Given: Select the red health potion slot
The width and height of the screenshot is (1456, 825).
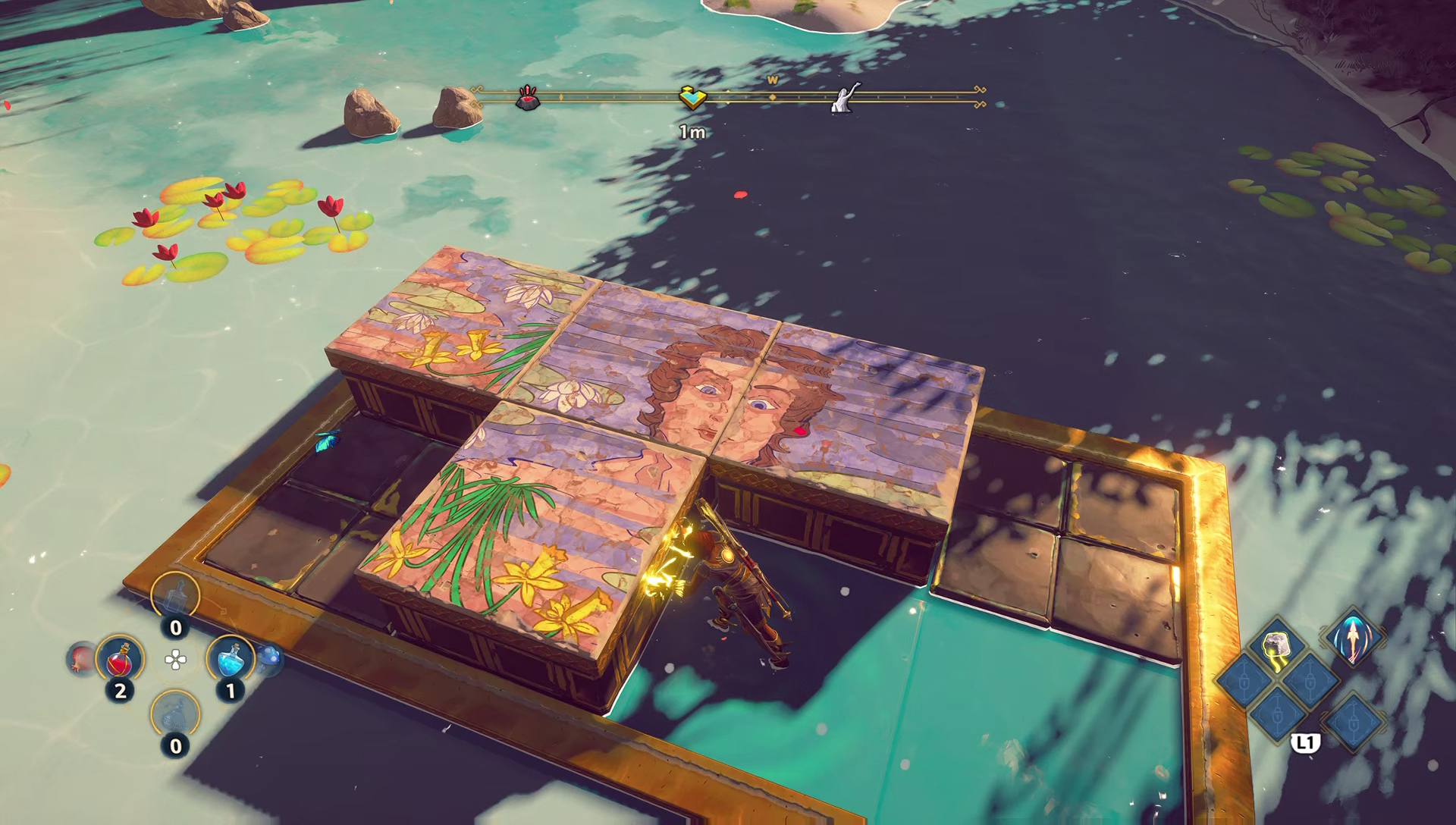Looking at the screenshot, I should point(120,658).
